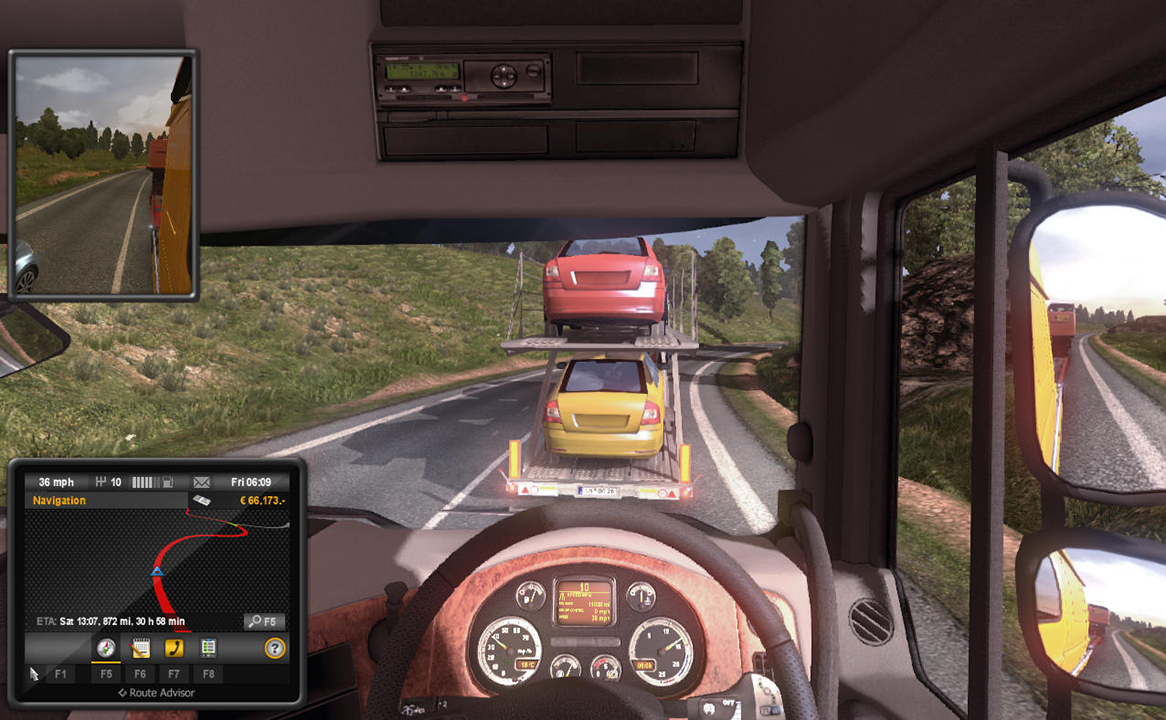1166x720 pixels.
Task: Open the envelope mail icon
Action: 202,482
